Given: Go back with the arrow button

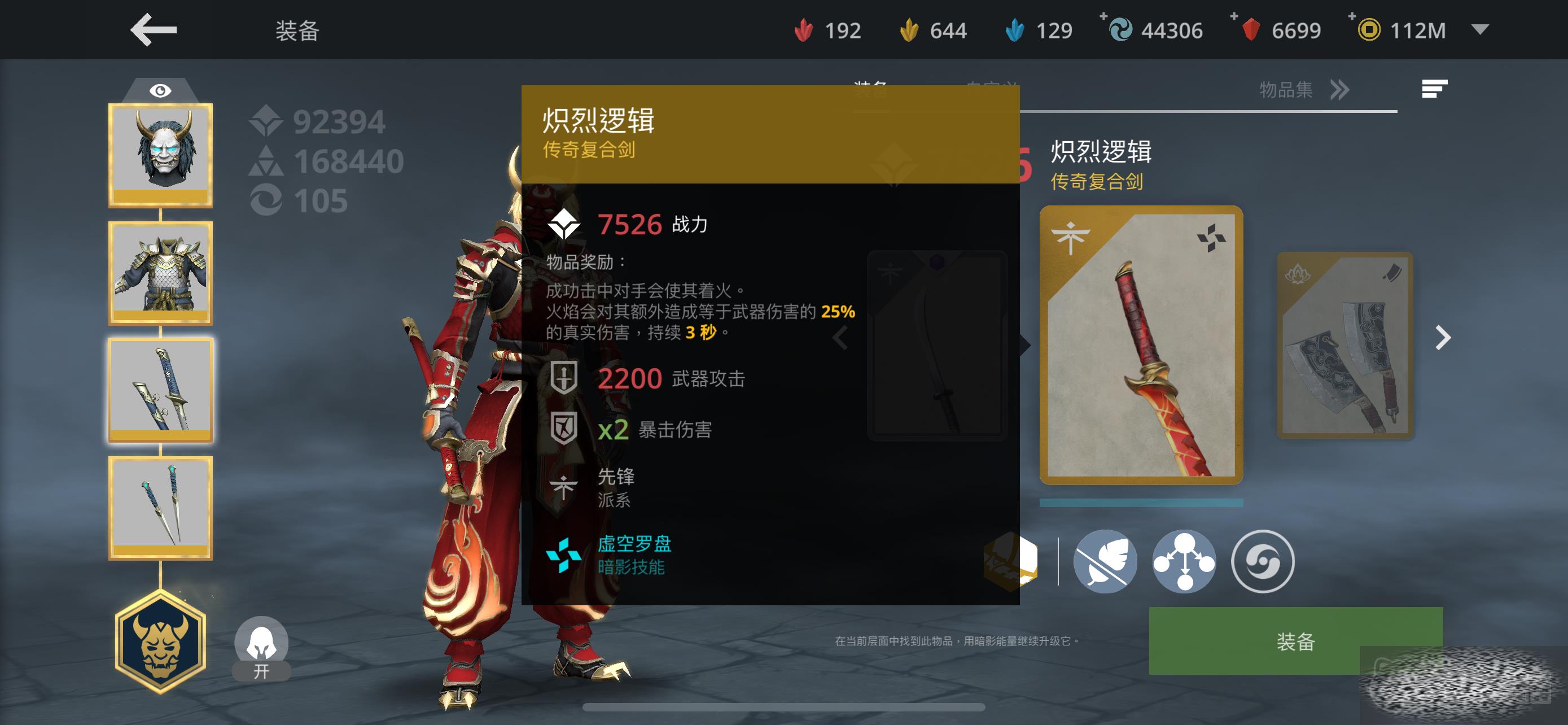Looking at the screenshot, I should (x=154, y=30).
